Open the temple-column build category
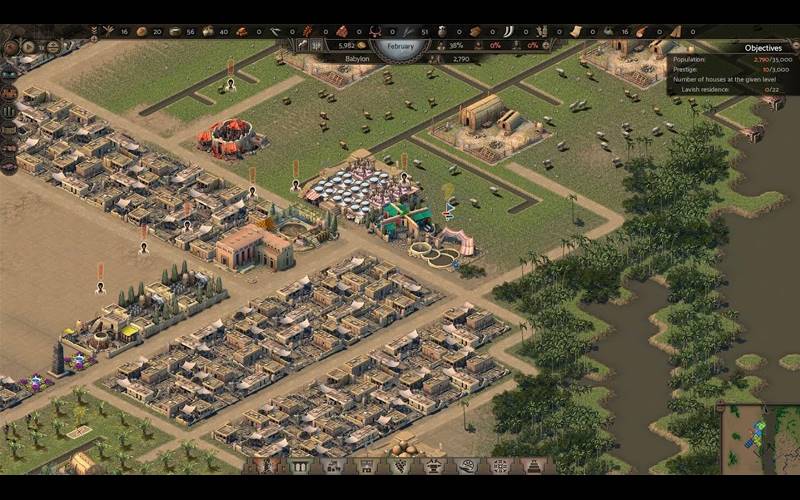The height and width of the screenshot is (500, 800). point(301,466)
